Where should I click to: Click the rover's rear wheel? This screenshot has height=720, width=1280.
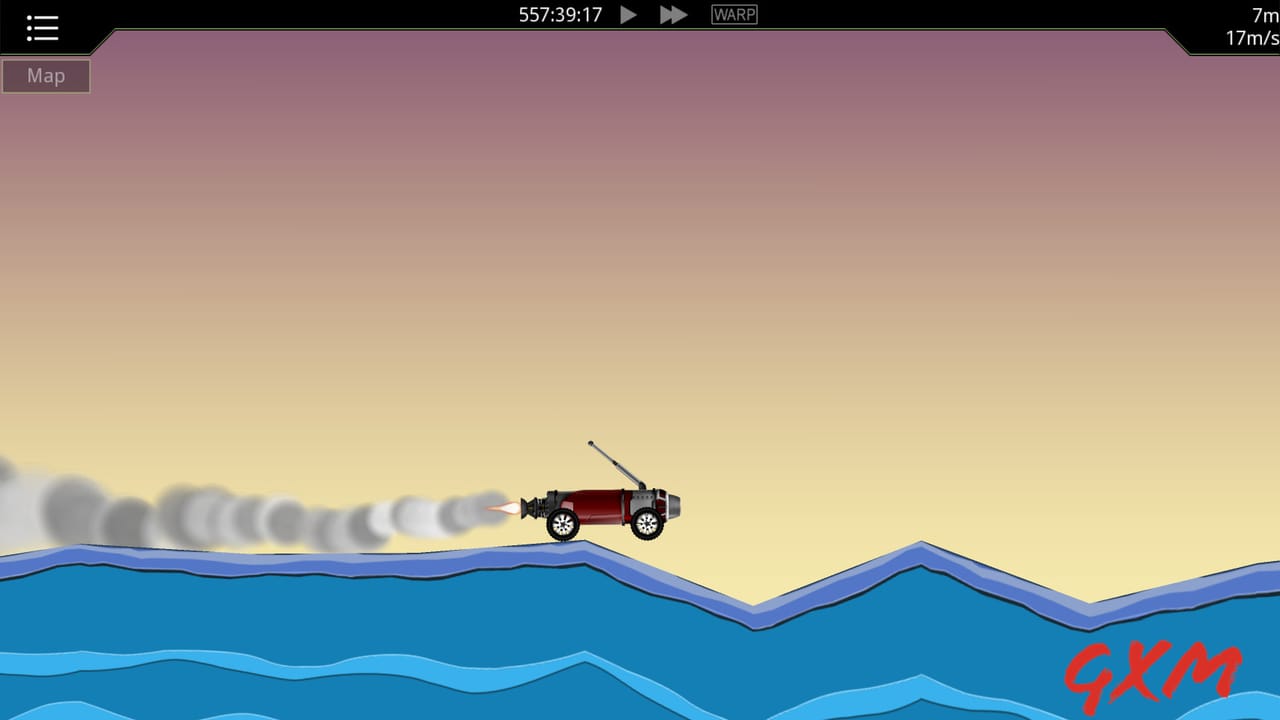pos(562,523)
